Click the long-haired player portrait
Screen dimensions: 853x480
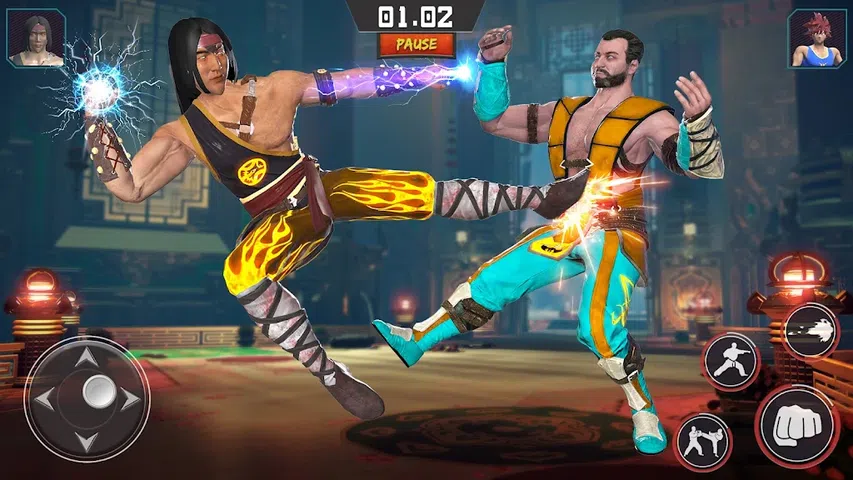[x=36, y=39]
